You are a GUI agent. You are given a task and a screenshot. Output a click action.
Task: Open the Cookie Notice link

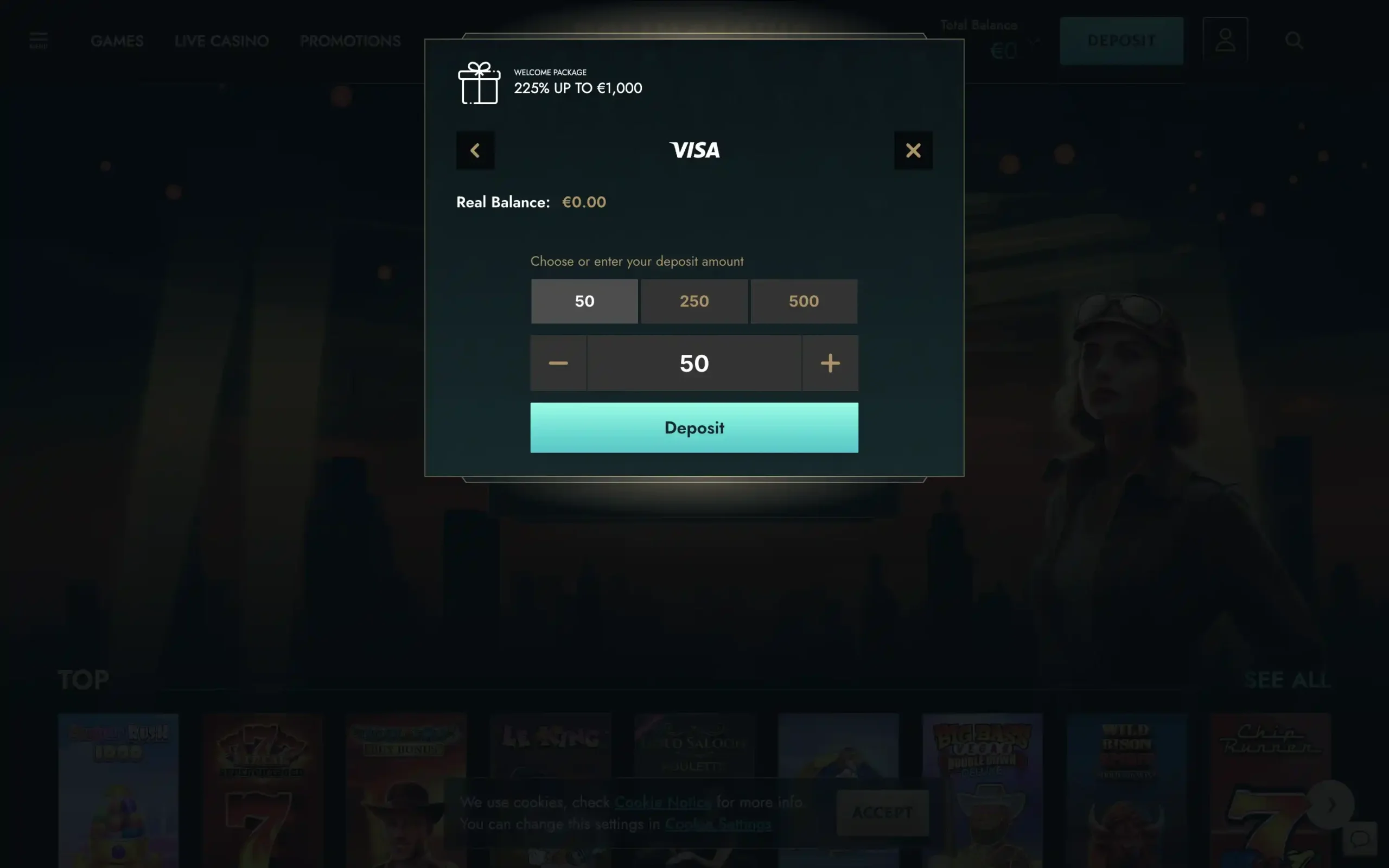tap(661, 802)
